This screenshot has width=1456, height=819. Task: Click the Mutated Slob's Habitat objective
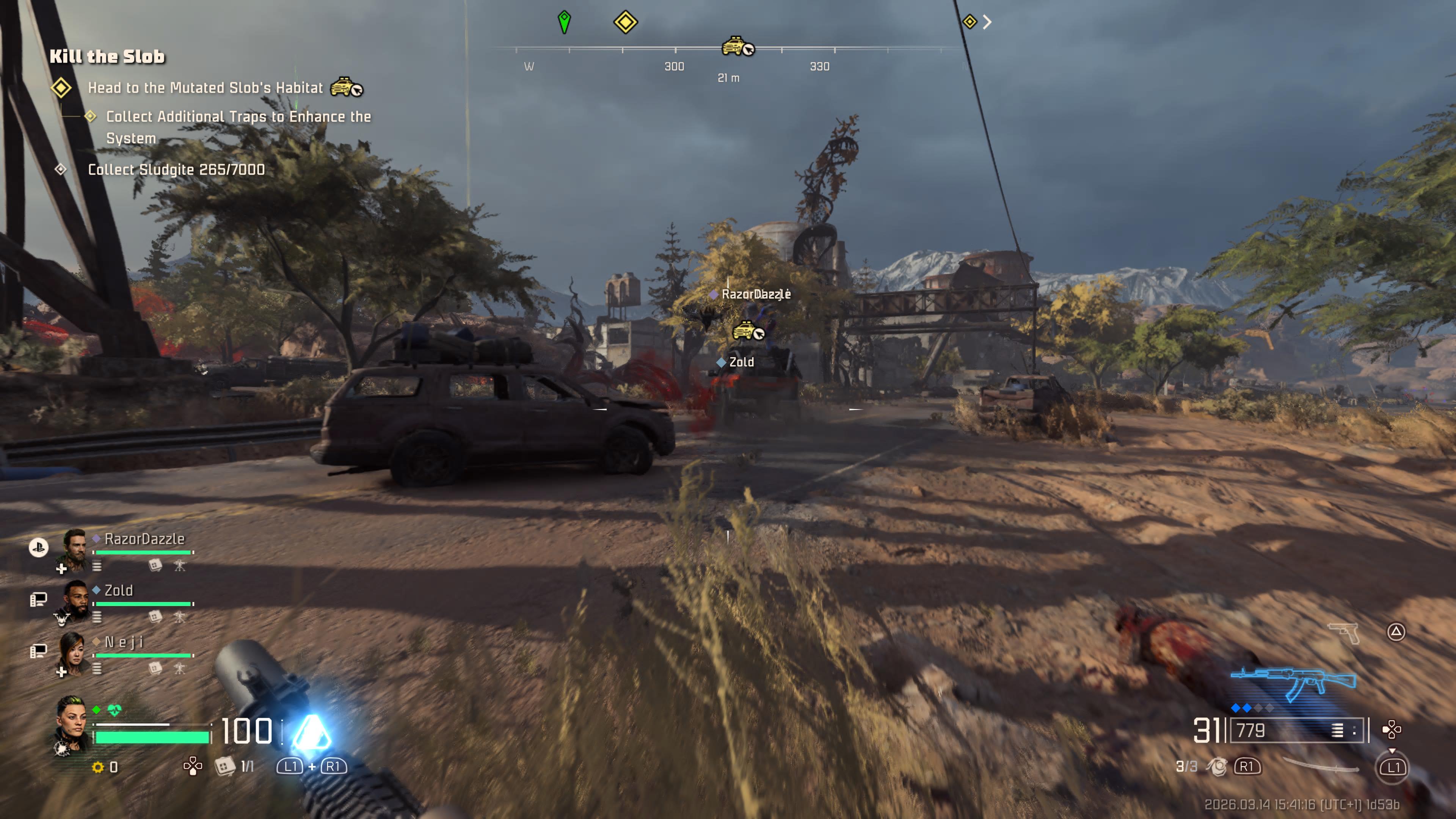[205, 88]
